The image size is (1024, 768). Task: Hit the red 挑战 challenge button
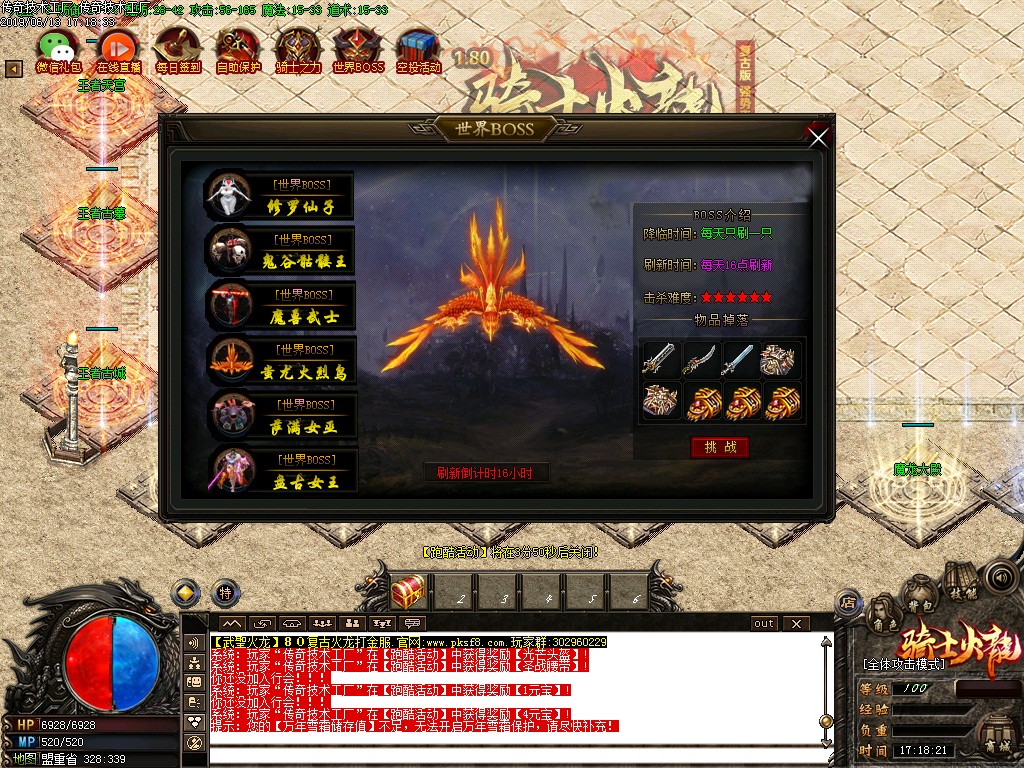(x=719, y=447)
